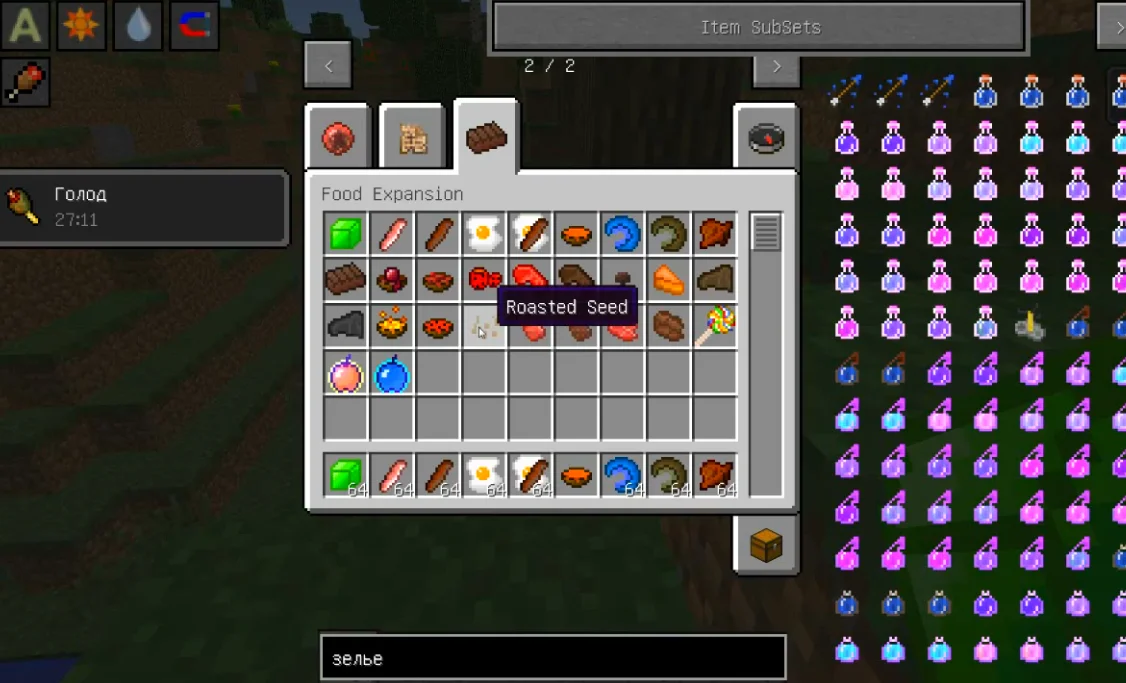Select the swirled rainbow lollipop item

click(715, 326)
